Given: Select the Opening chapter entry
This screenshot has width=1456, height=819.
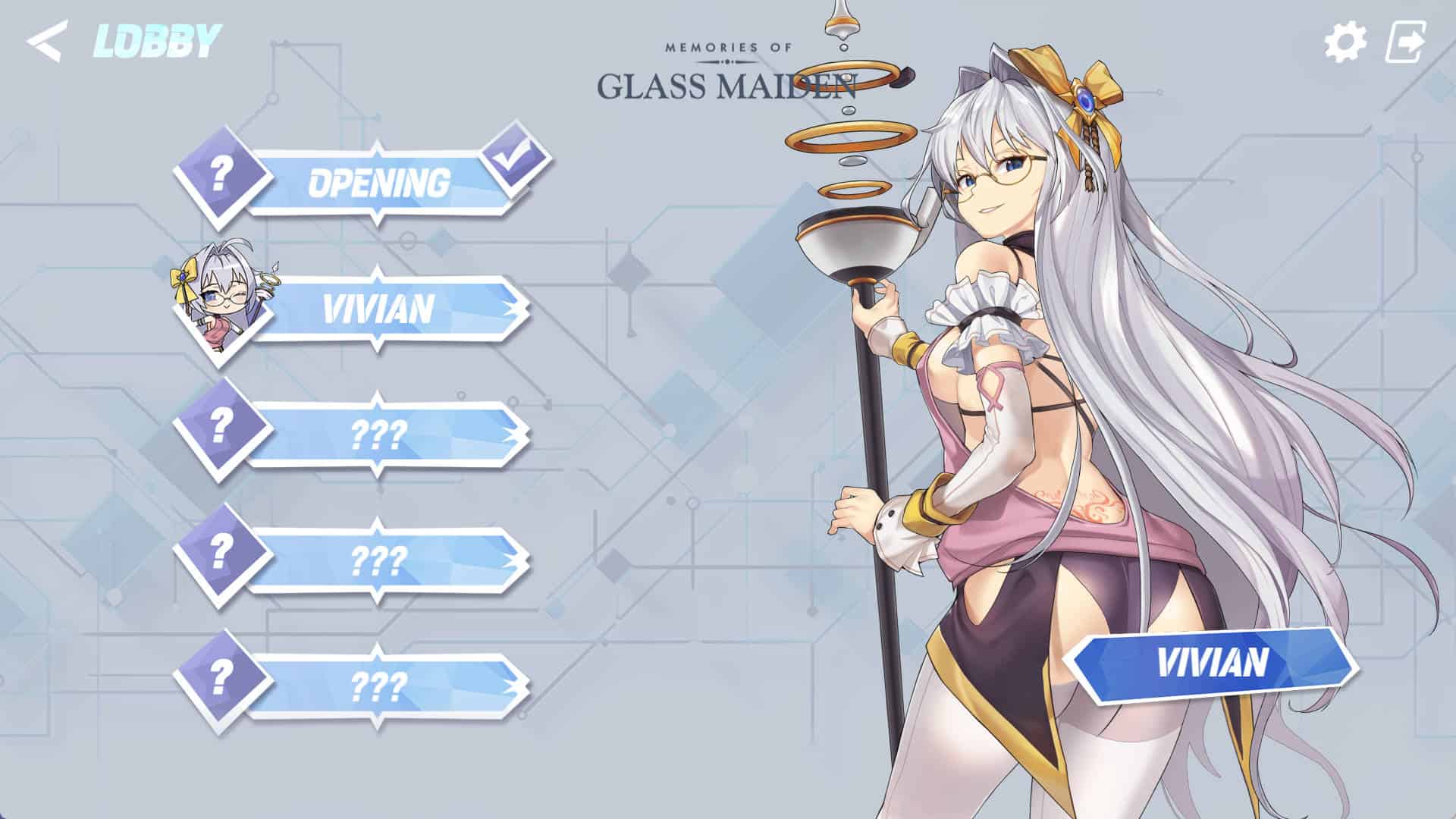Looking at the screenshot, I should (x=378, y=183).
